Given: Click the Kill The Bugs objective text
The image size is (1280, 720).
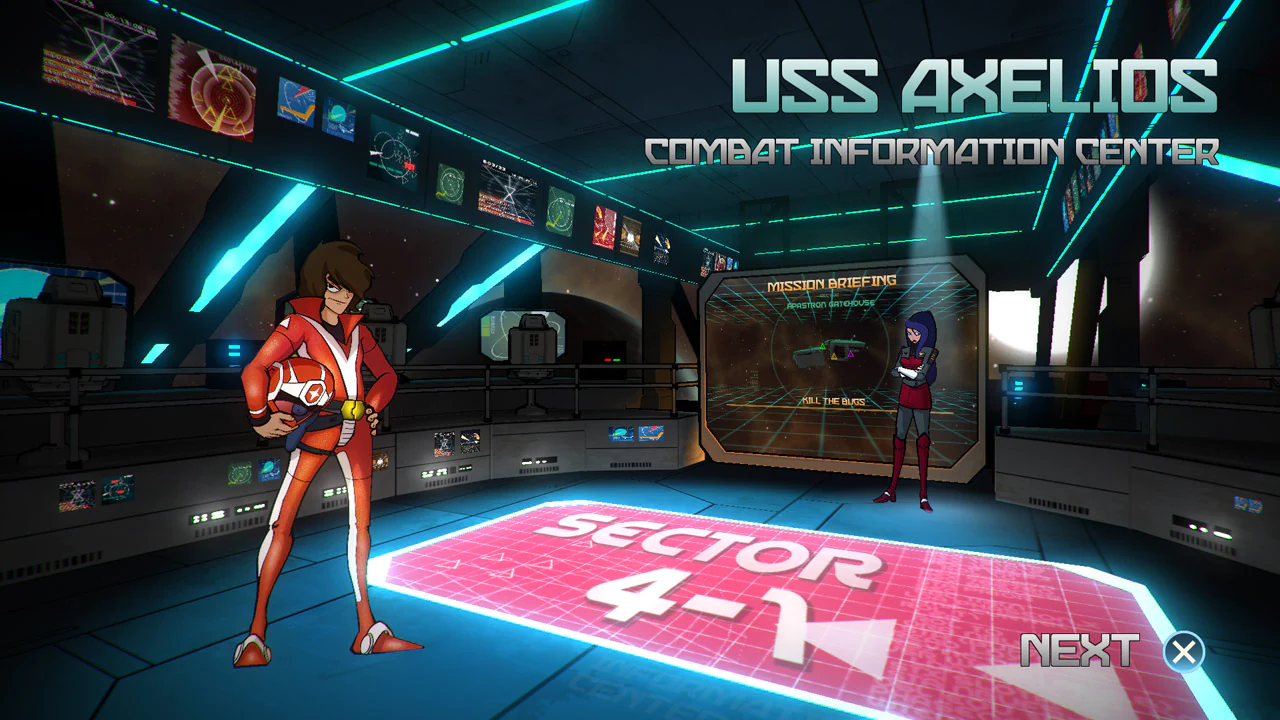Looking at the screenshot, I should tap(833, 402).
